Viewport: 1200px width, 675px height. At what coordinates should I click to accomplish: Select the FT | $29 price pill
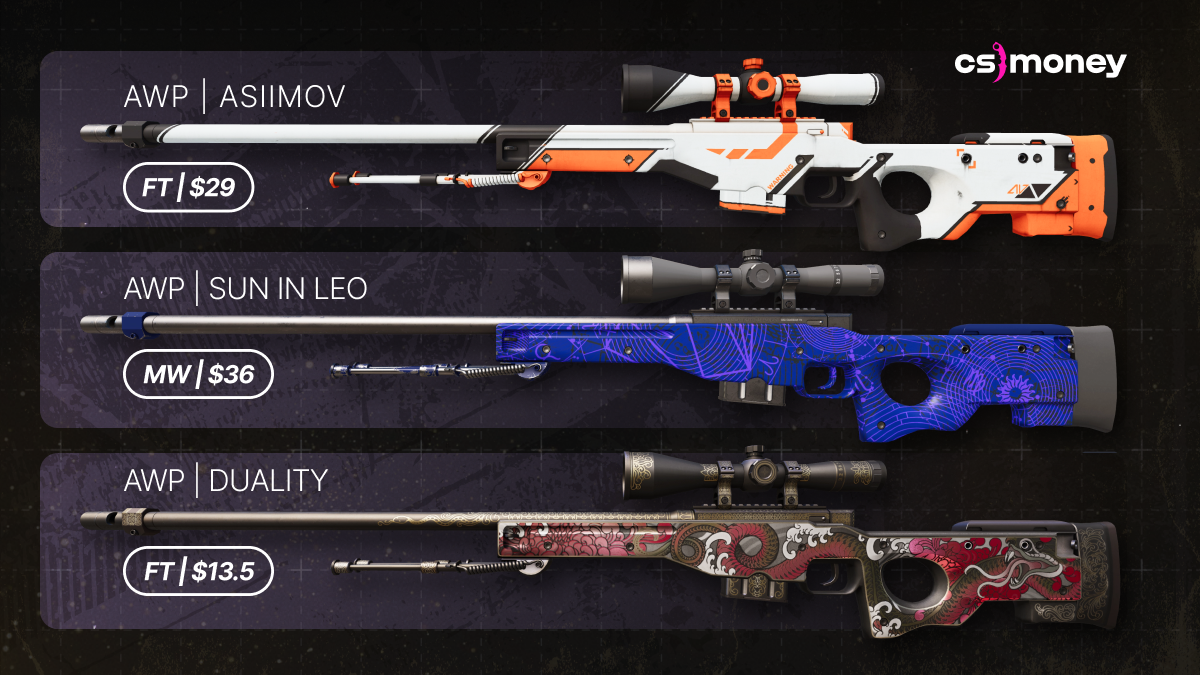188,186
